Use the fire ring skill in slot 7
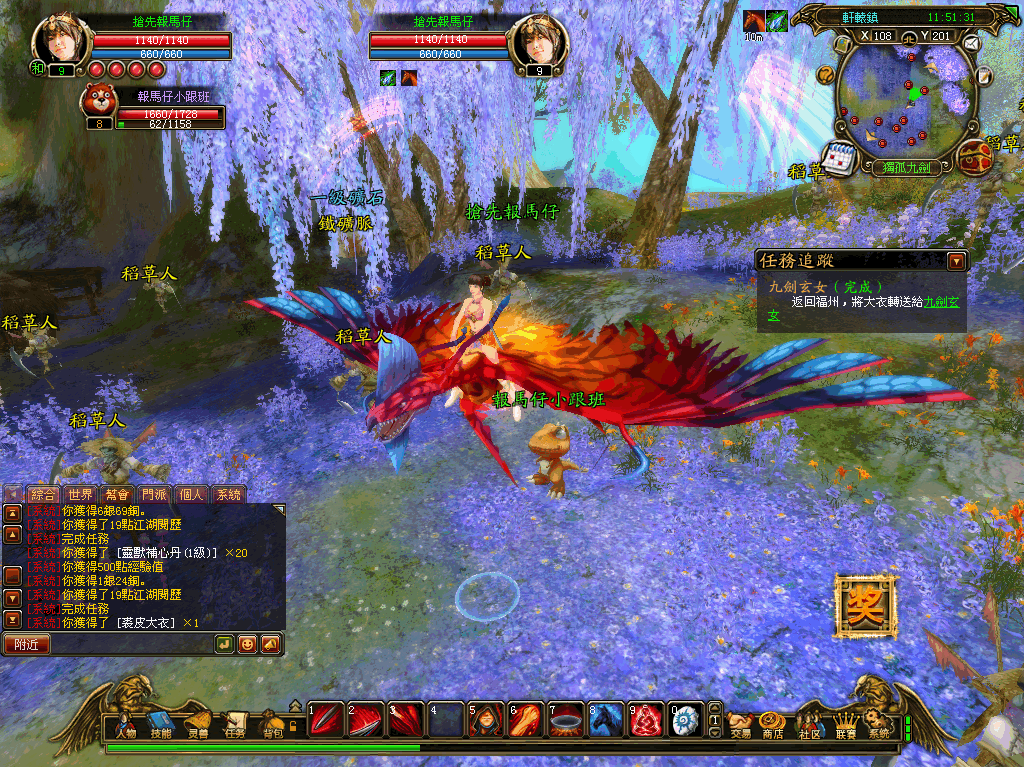 pyautogui.click(x=565, y=720)
